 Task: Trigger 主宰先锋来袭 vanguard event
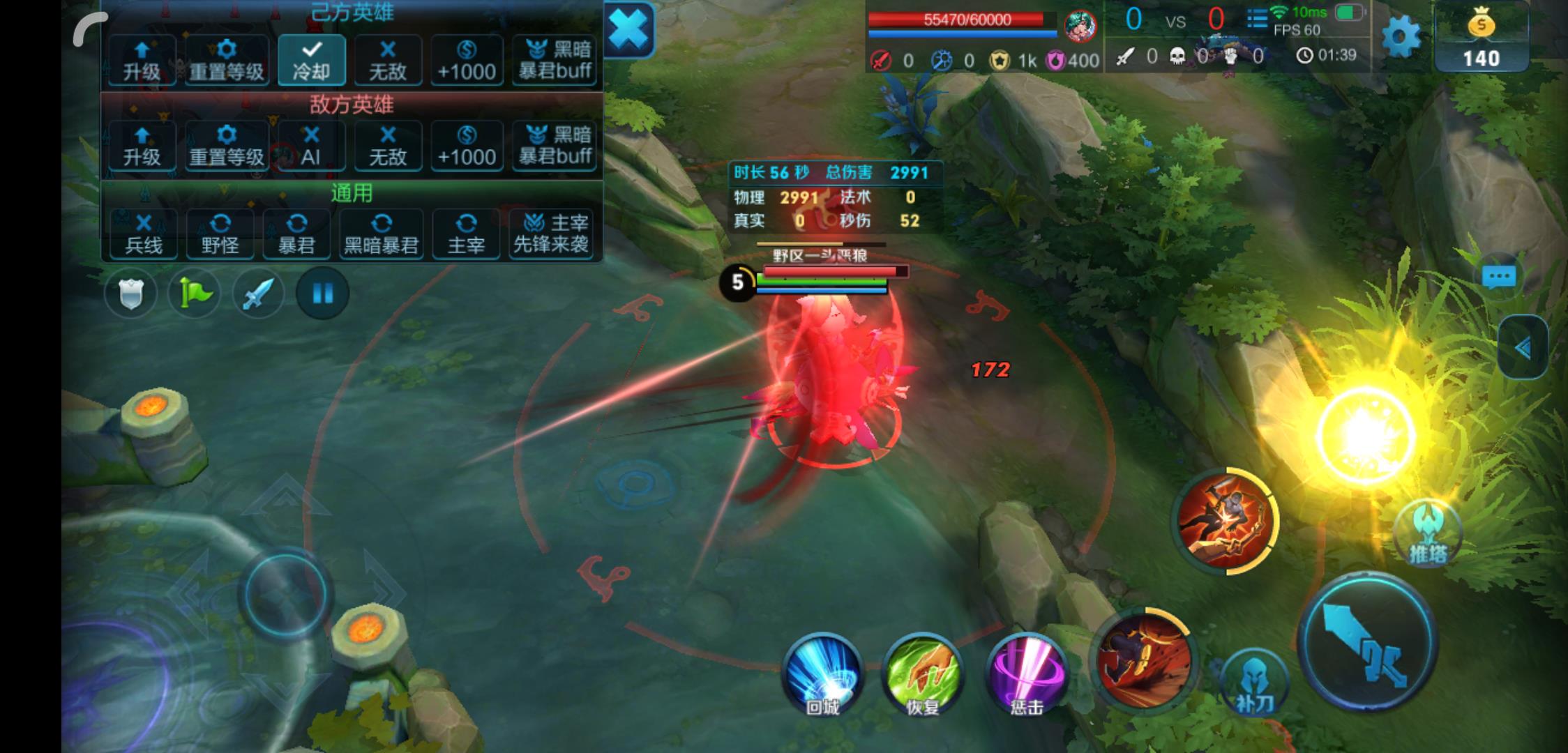[x=551, y=234]
